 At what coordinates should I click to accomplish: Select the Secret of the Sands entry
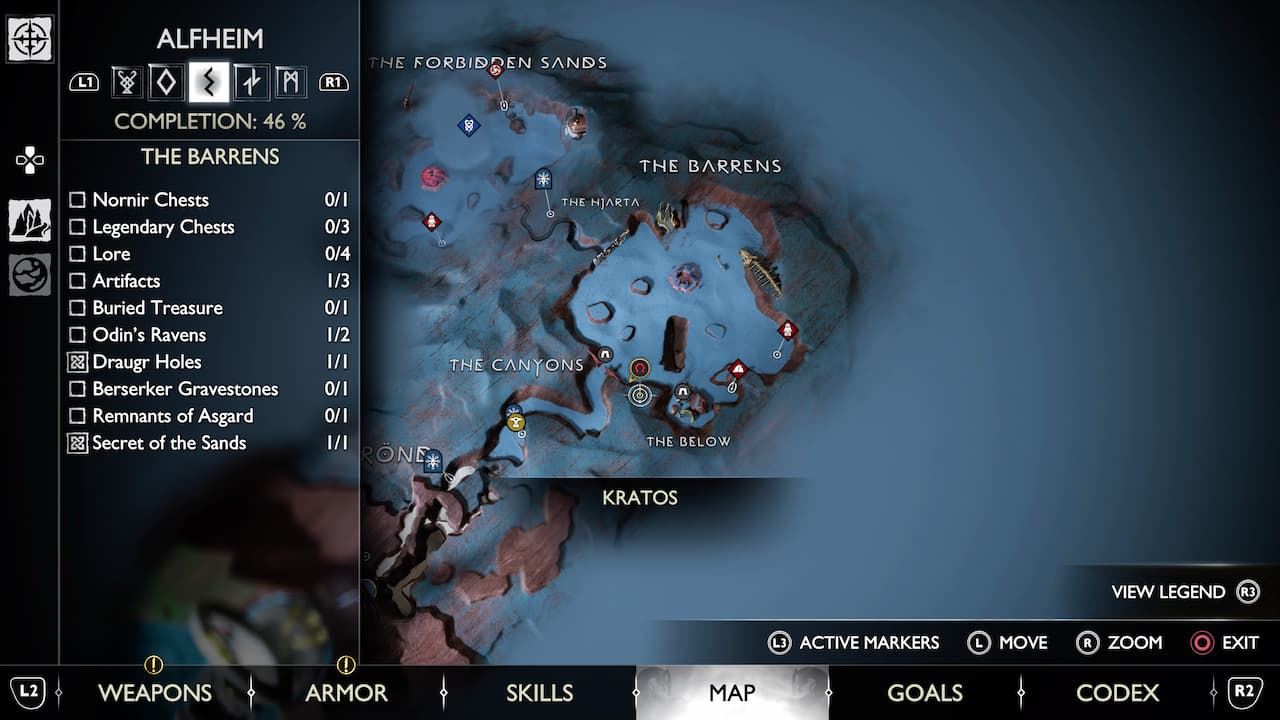click(x=168, y=443)
